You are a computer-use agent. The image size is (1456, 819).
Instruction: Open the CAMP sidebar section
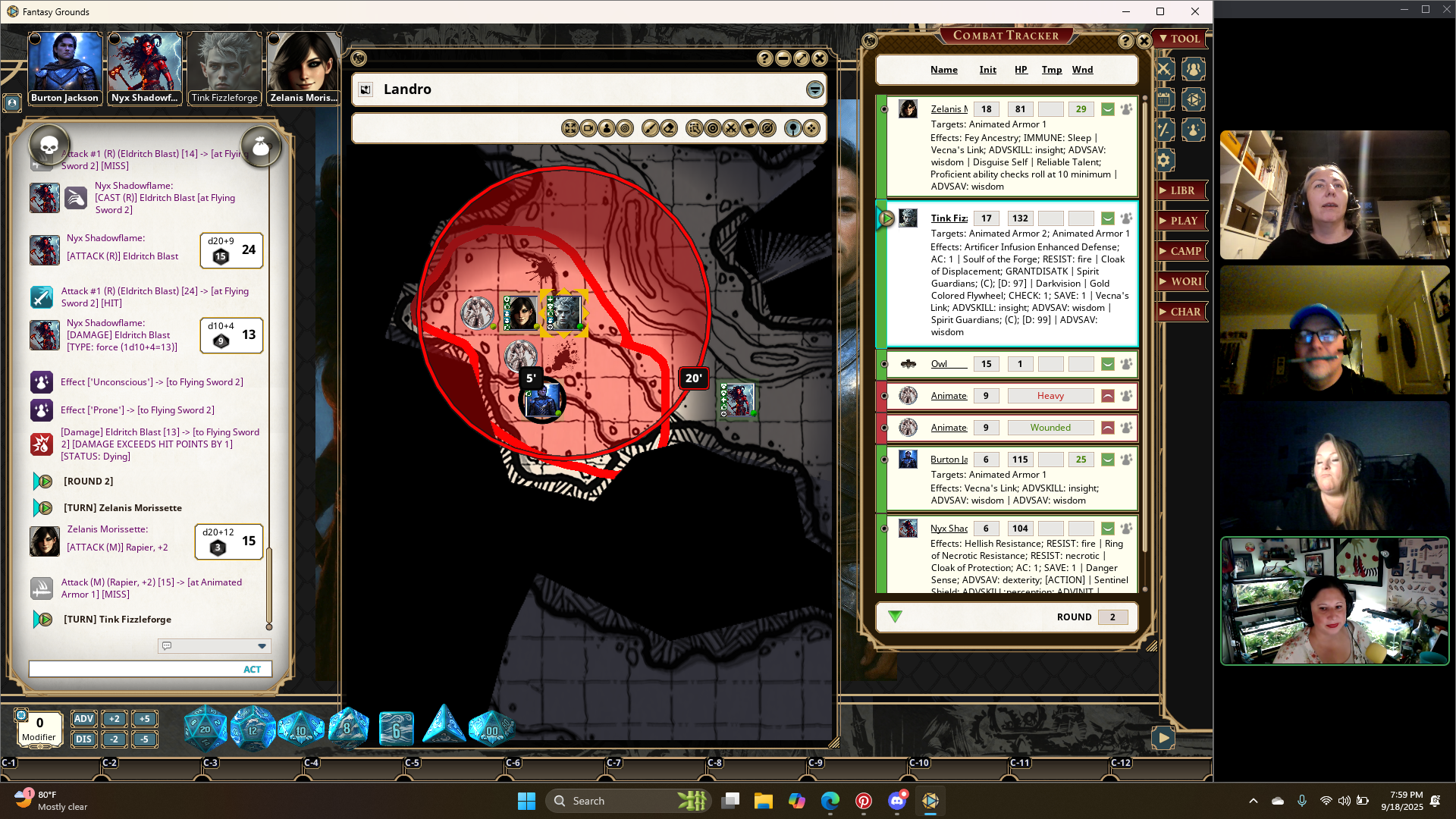(1181, 251)
